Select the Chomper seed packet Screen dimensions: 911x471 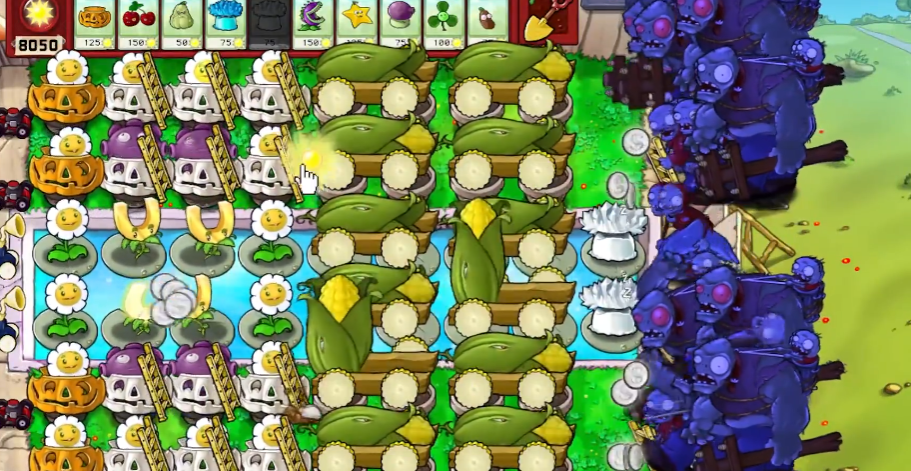tap(312, 22)
